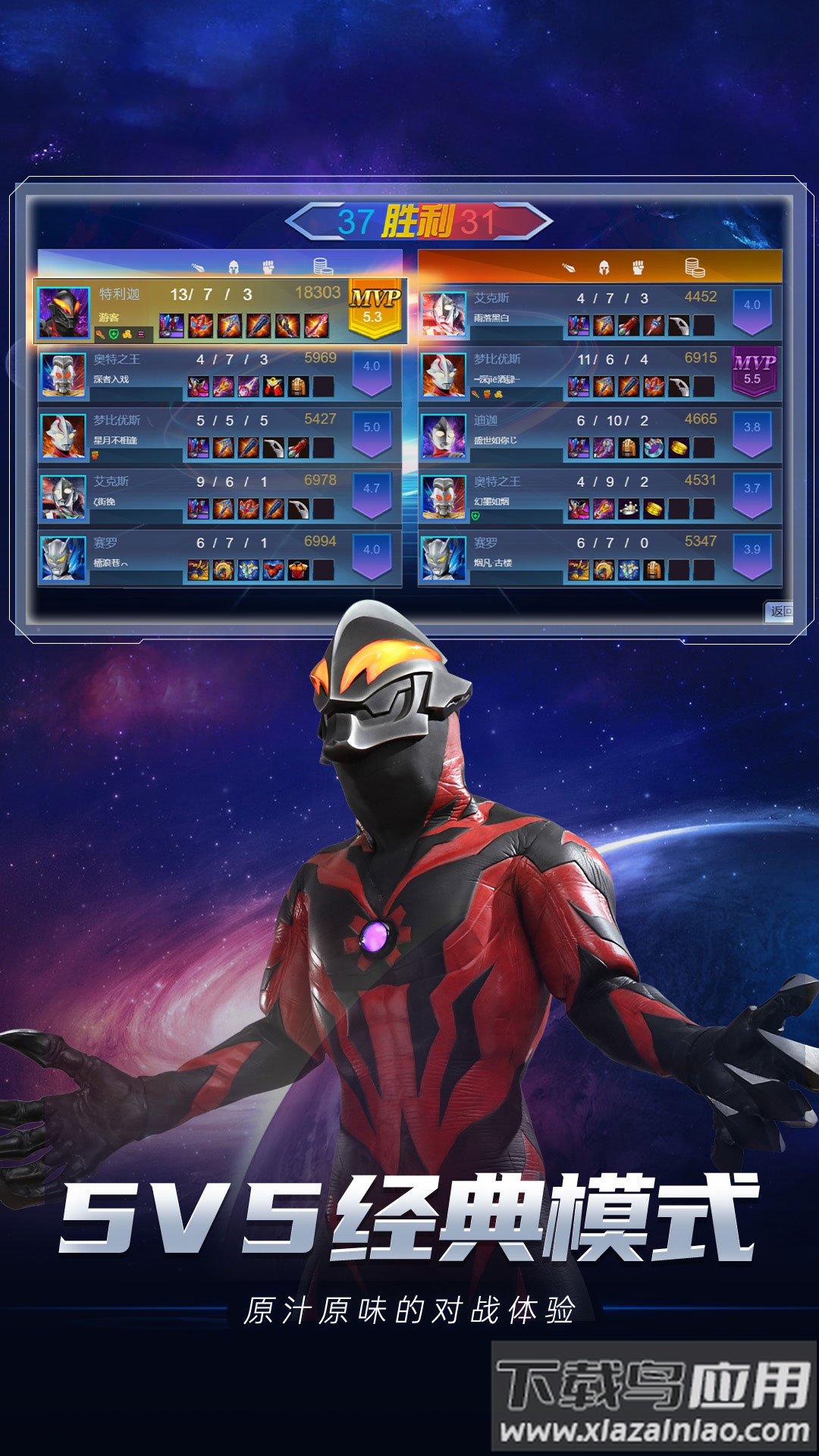Select the 艾克斯 row with 6978 gold
This screenshot has height=1456, width=819.
[220, 497]
